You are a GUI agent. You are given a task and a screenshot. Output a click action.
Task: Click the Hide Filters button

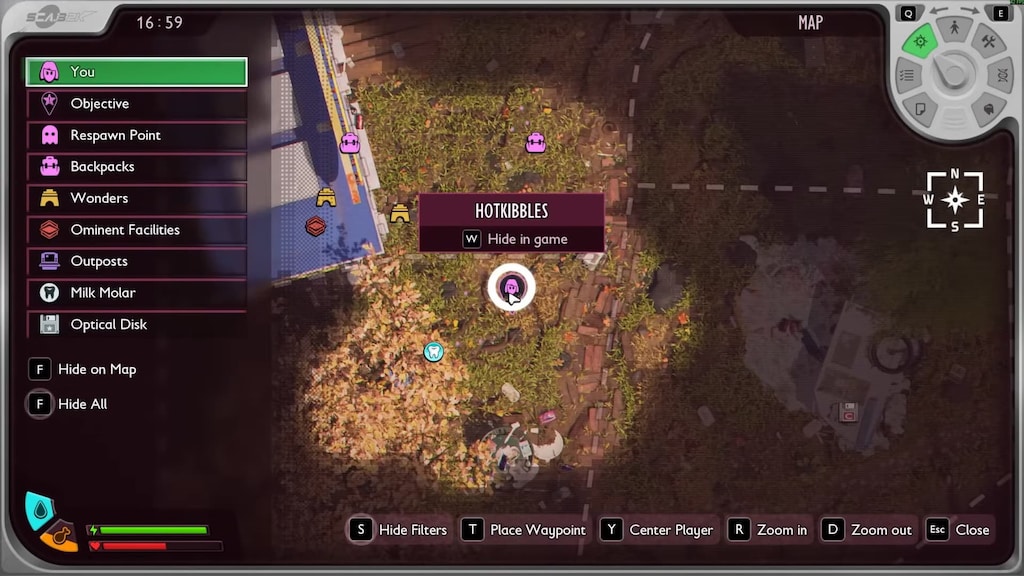[400, 530]
